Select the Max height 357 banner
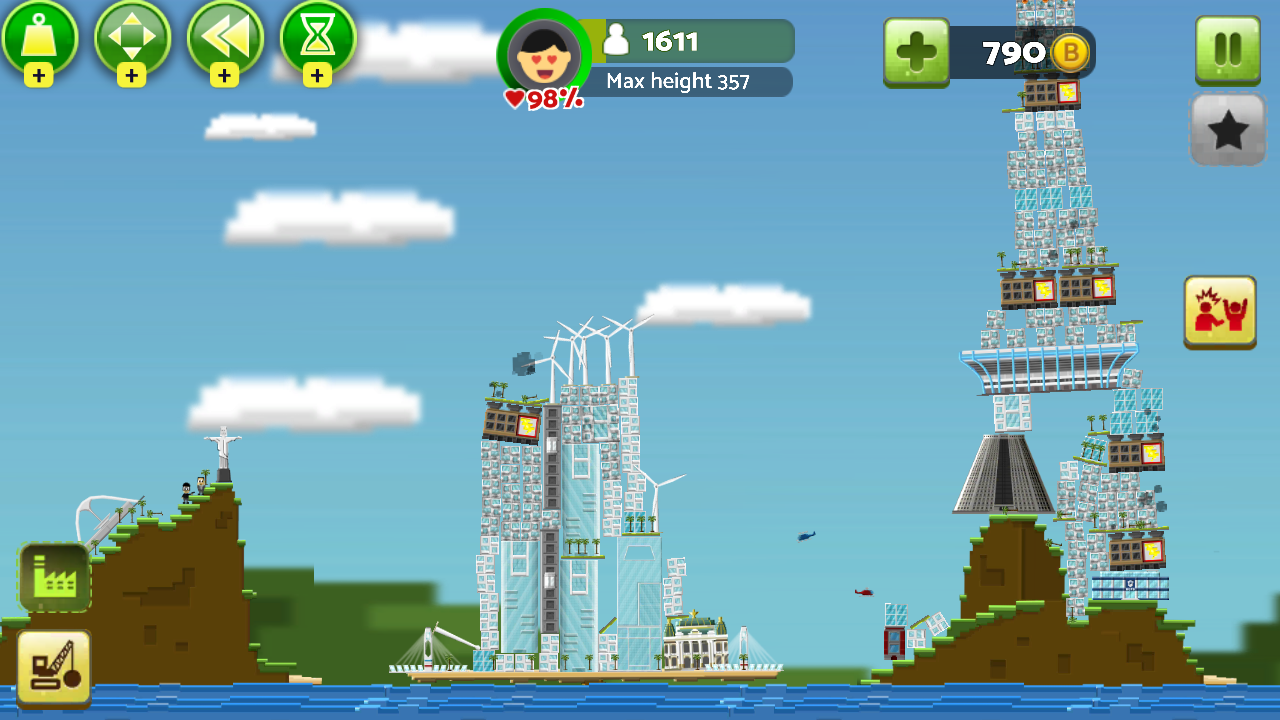This screenshot has height=720, width=1280. [690, 83]
